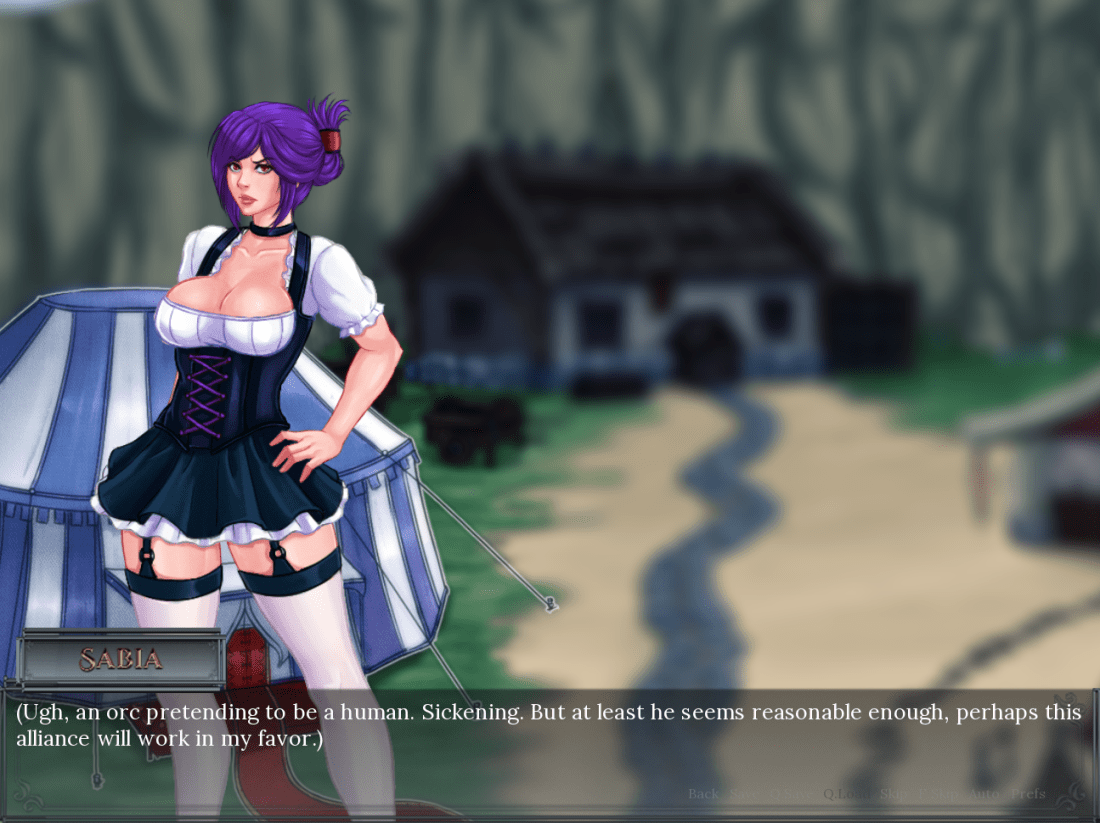The width and height of the screenshot is (1100, 823).
Task: Go back using the Back button
Action: (x=703, y=794)
